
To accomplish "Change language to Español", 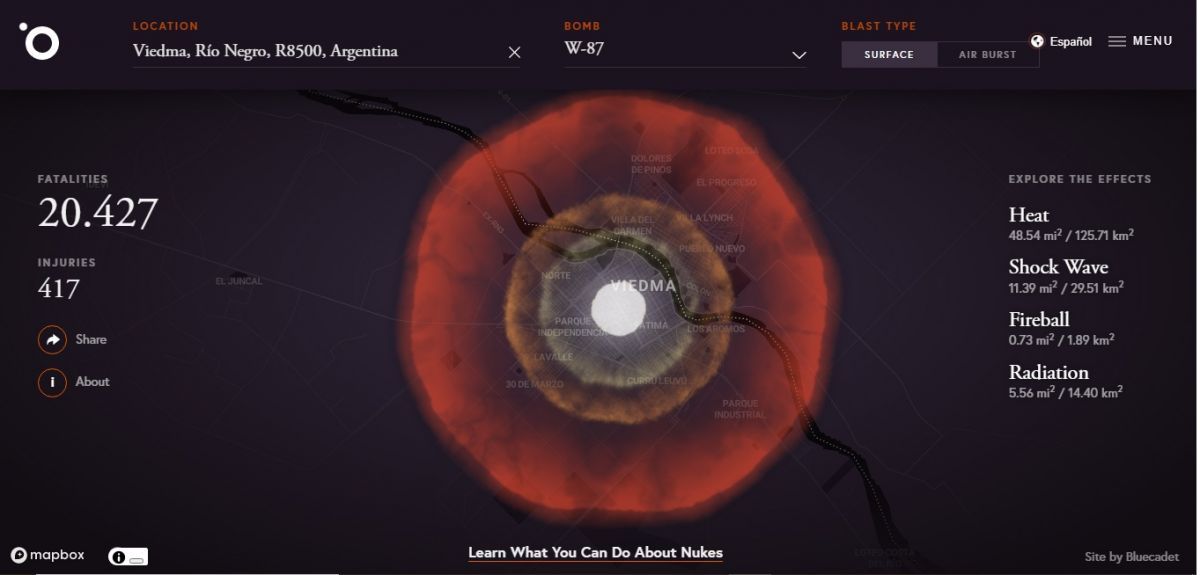I will pyautogui.click(x=1061, y=42).
